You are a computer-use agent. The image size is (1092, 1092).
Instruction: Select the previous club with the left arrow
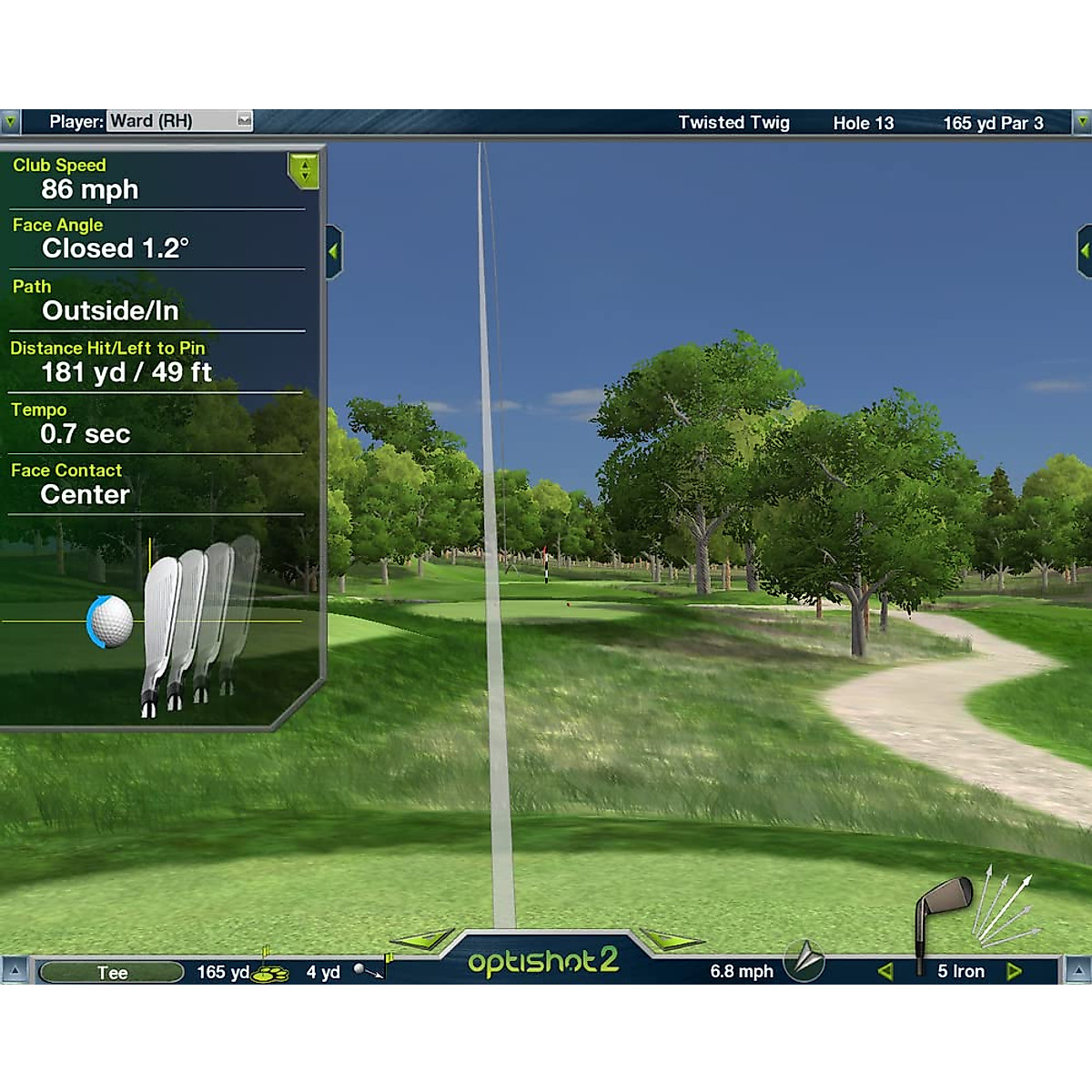[x=885, y=972]
